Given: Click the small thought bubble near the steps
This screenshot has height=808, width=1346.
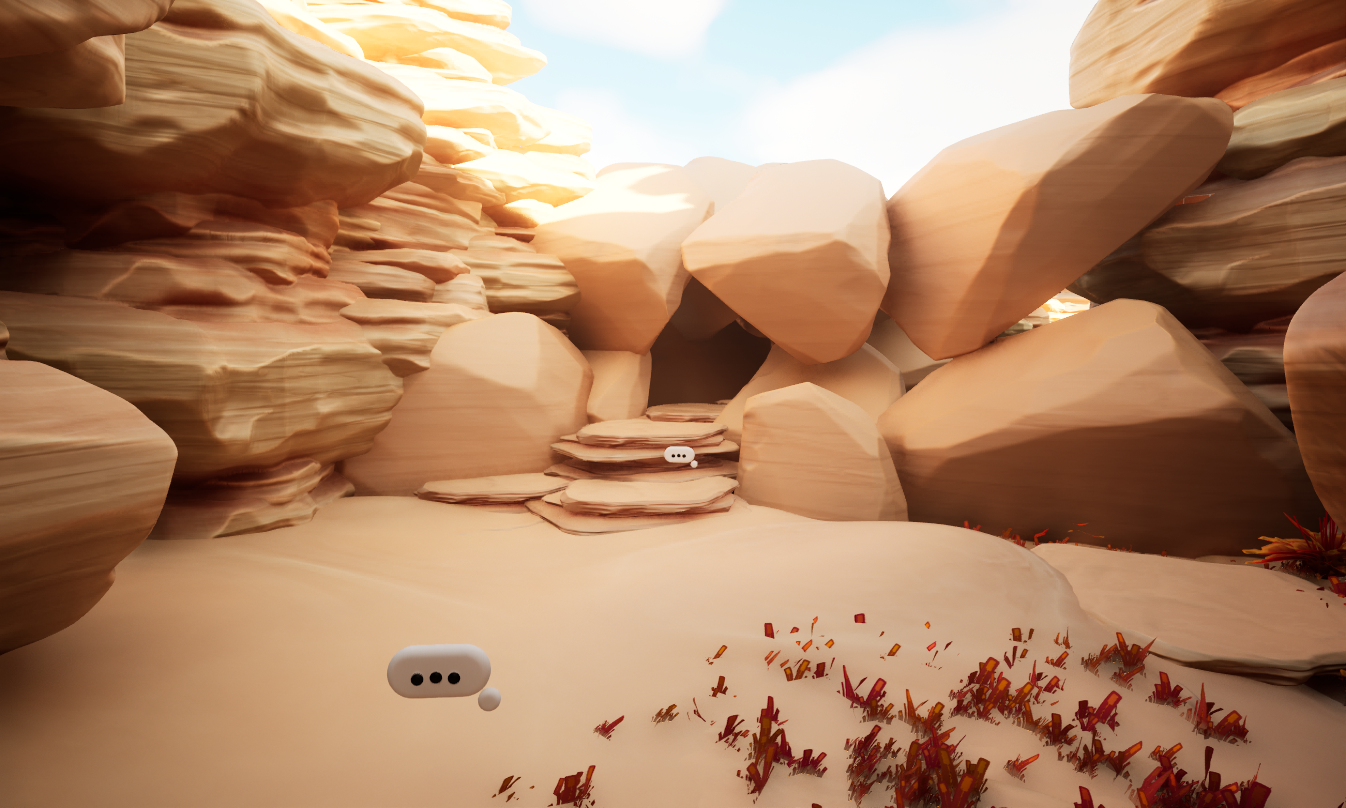Looking at the screenshot, I should click(679, 454).
